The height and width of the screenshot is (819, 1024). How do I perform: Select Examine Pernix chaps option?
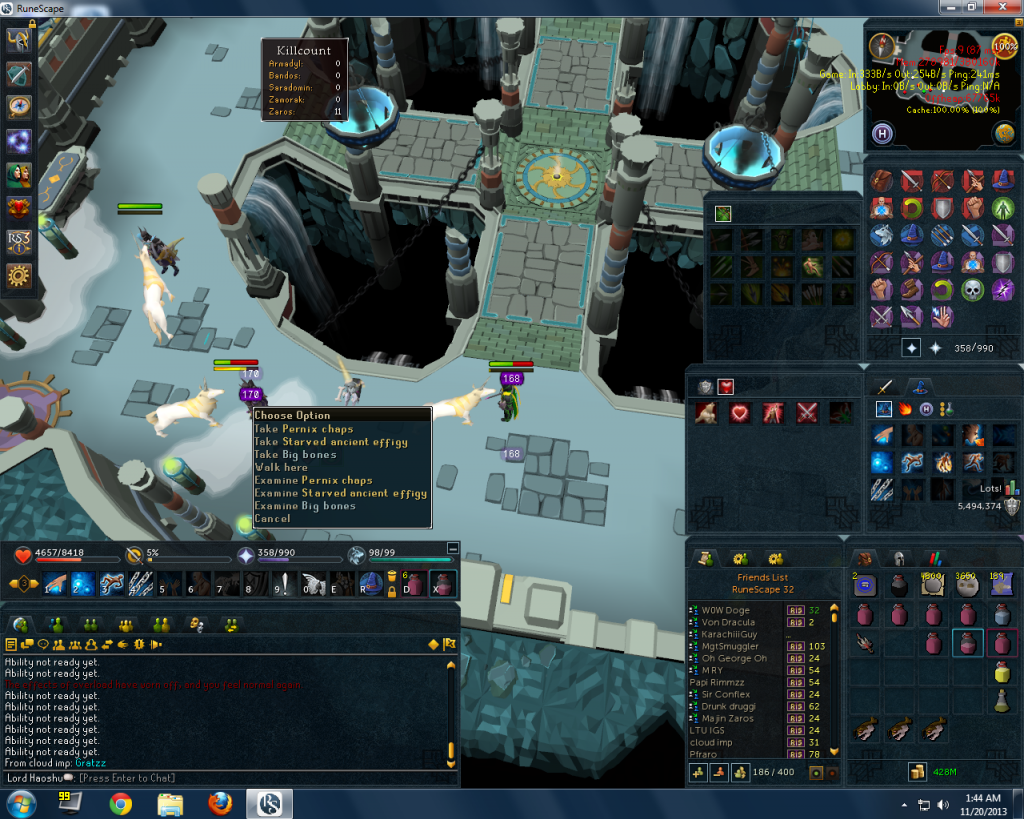click(313, 480)
